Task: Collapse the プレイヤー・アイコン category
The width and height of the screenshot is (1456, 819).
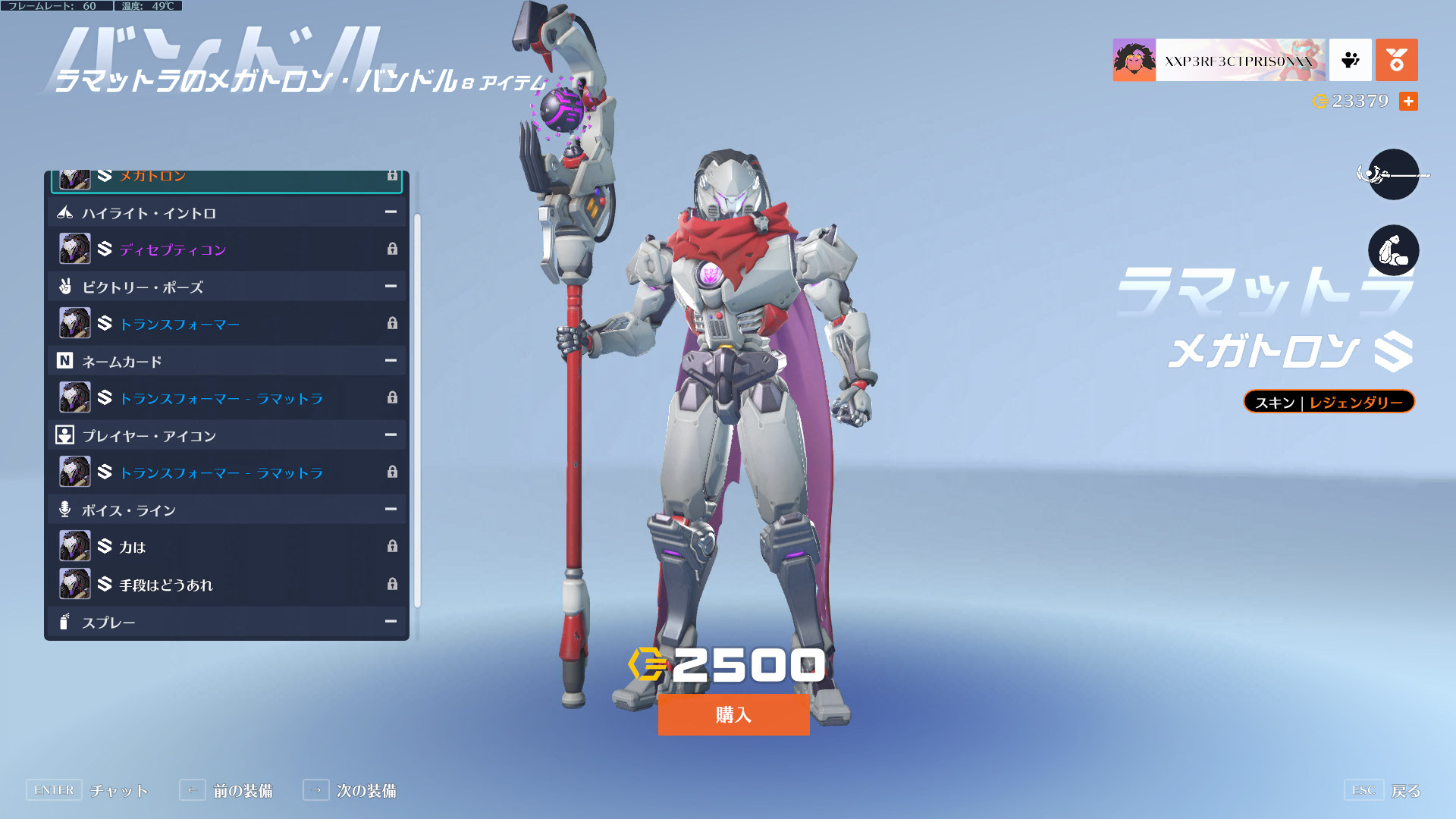Action: point(391,435)
